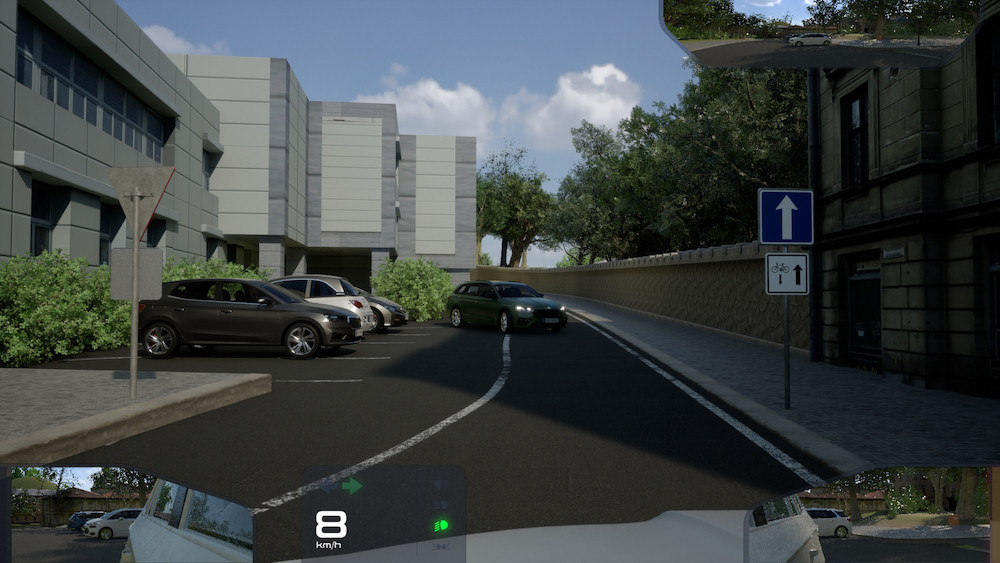The image size is (1000, 563).
Task: Toggle the lit green low beam headlight icon
Action: [x=440, y=525]
